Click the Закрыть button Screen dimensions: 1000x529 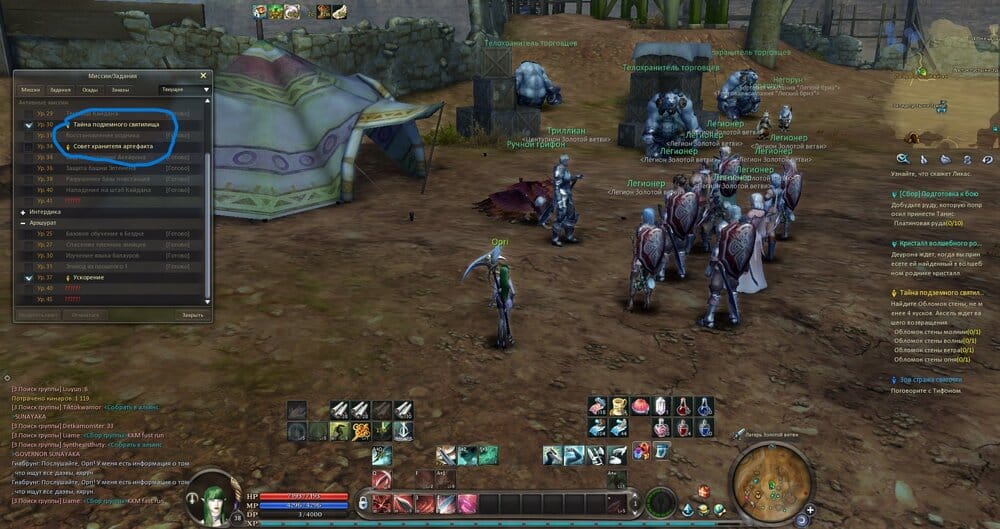192,314
